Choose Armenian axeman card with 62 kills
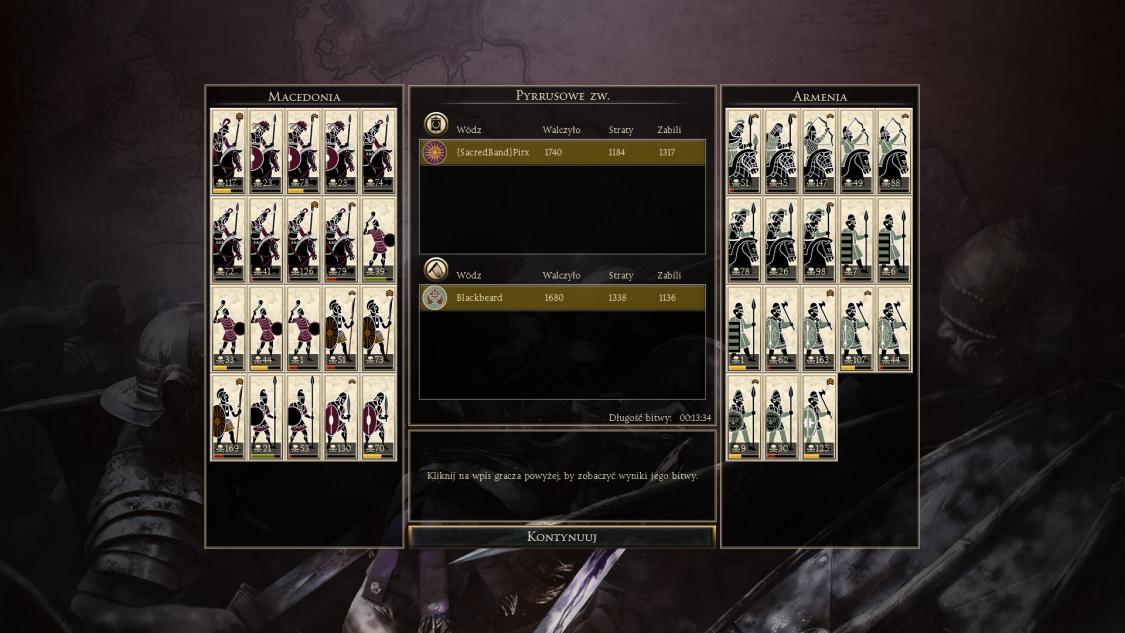This screenshot has width=1125, height=633. (x=781, y=328)
